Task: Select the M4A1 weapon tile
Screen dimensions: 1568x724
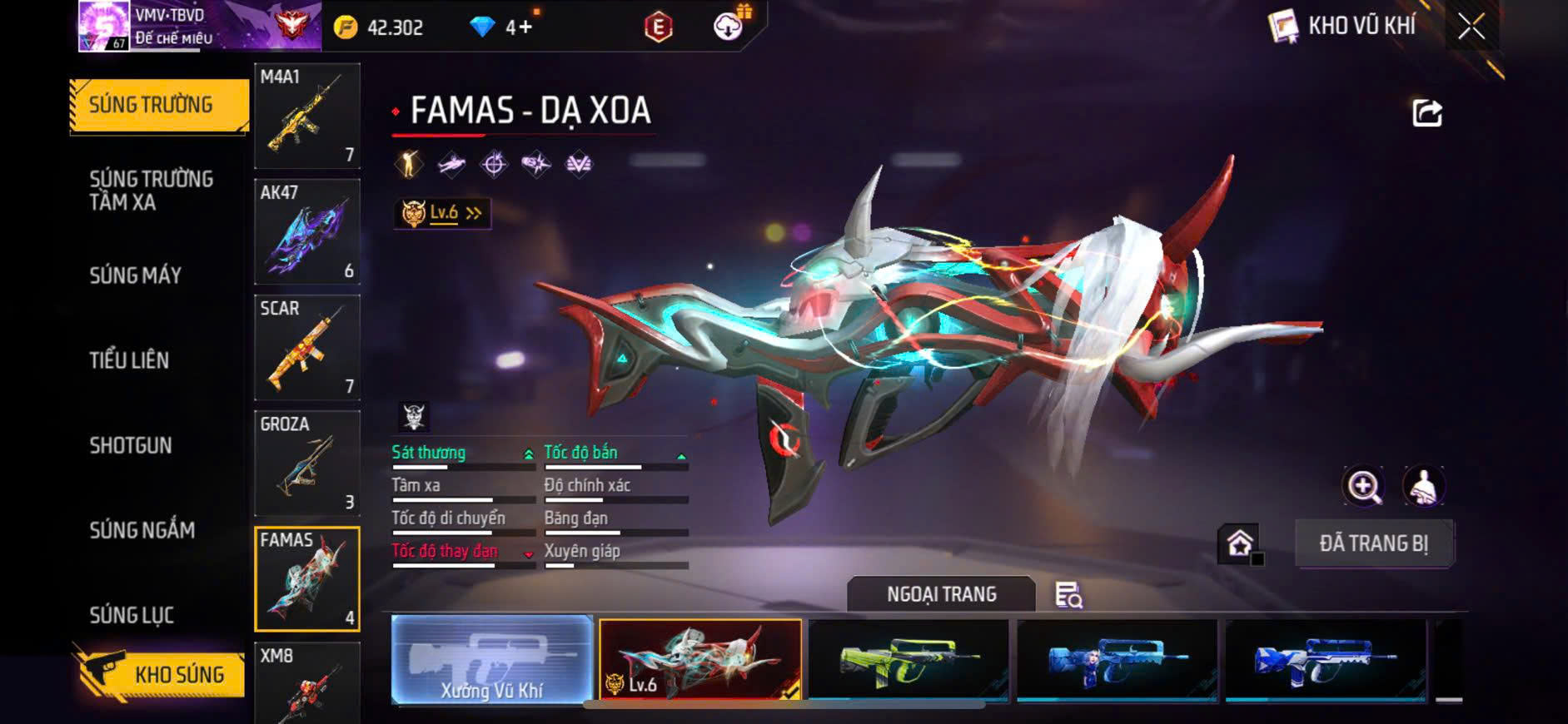Action: tap(307, 116)
